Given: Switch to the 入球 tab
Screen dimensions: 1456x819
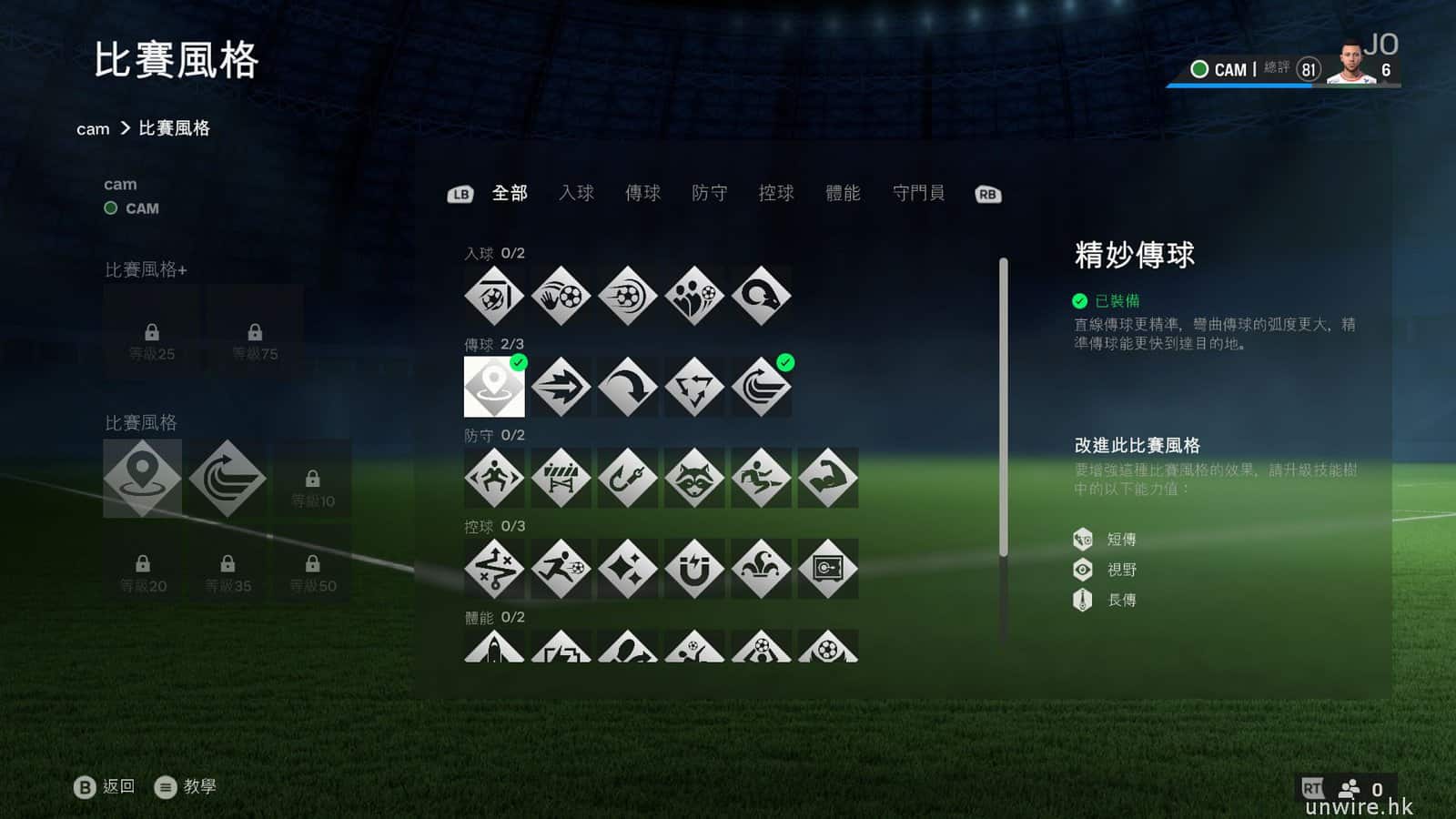Looking at the screenshot, I should click(576, 193).
